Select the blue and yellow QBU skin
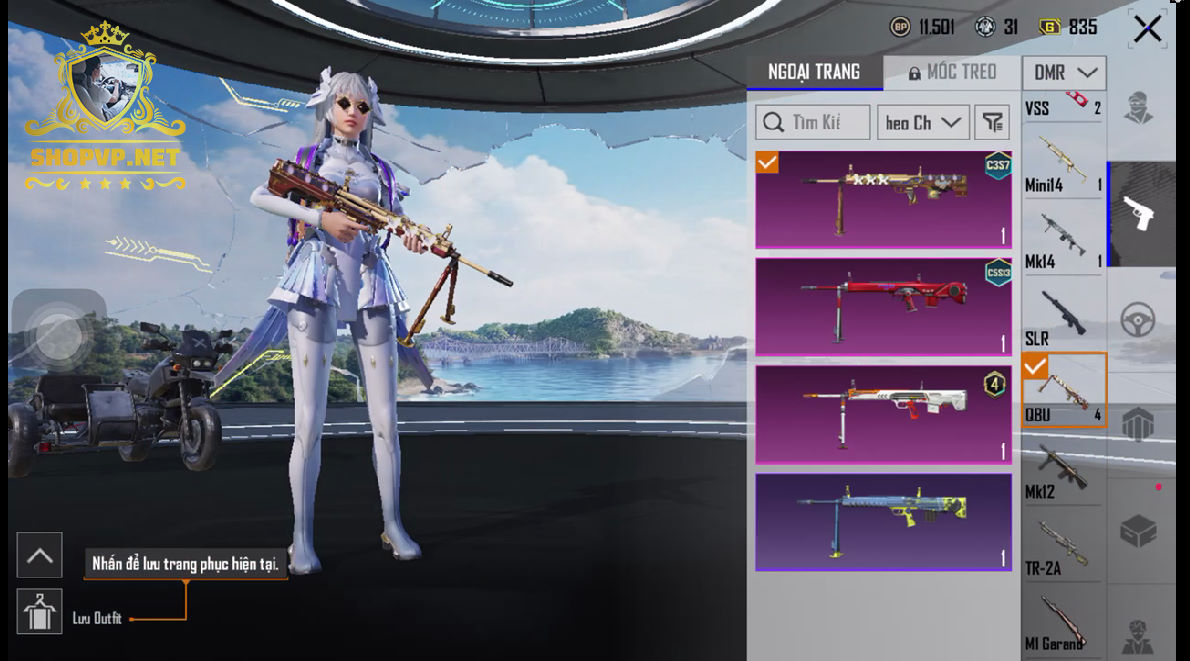1190x661 pixels. (883, 521)
